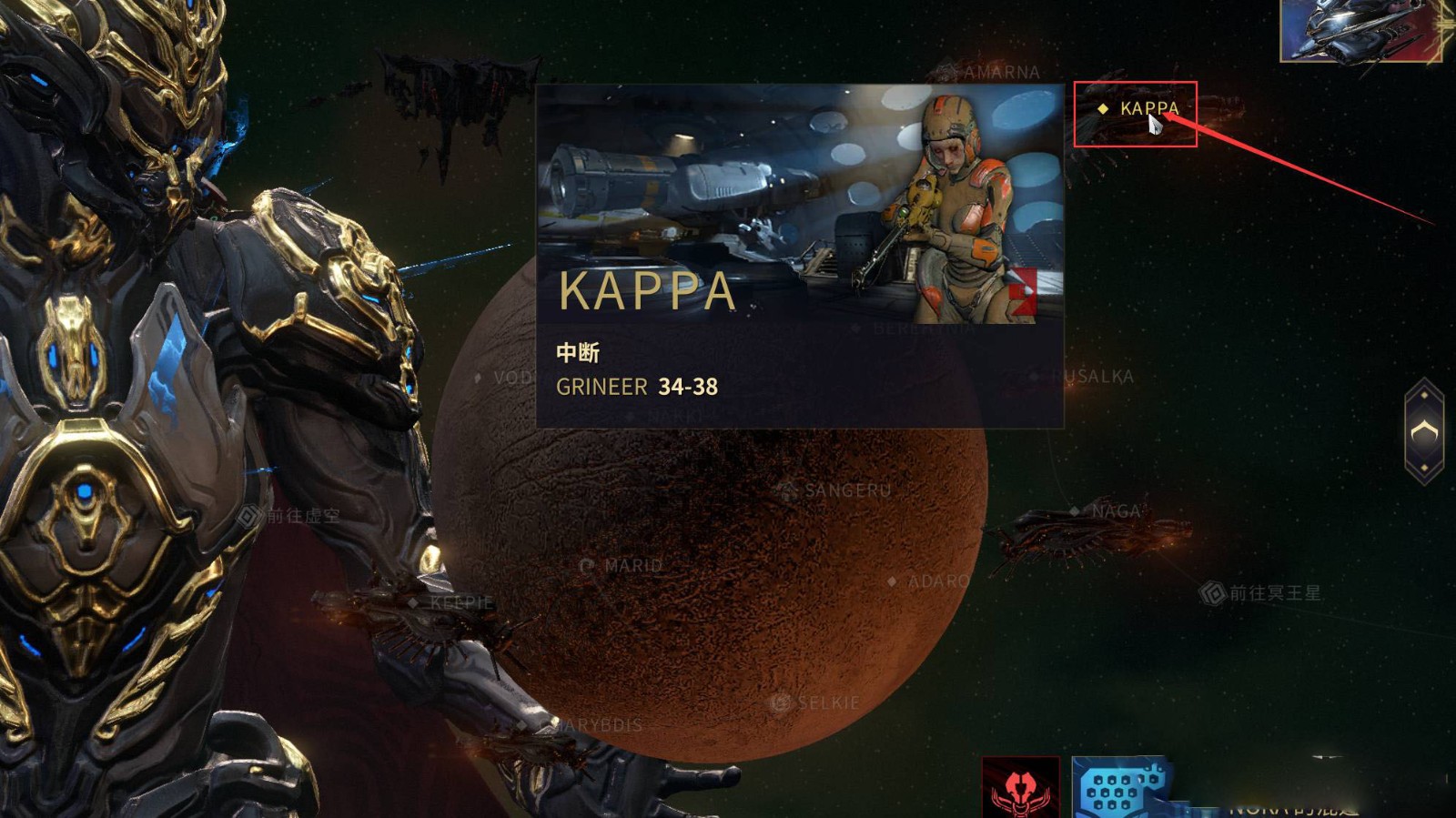
Task: Select the Kappa mission node
Action: 1148,109
